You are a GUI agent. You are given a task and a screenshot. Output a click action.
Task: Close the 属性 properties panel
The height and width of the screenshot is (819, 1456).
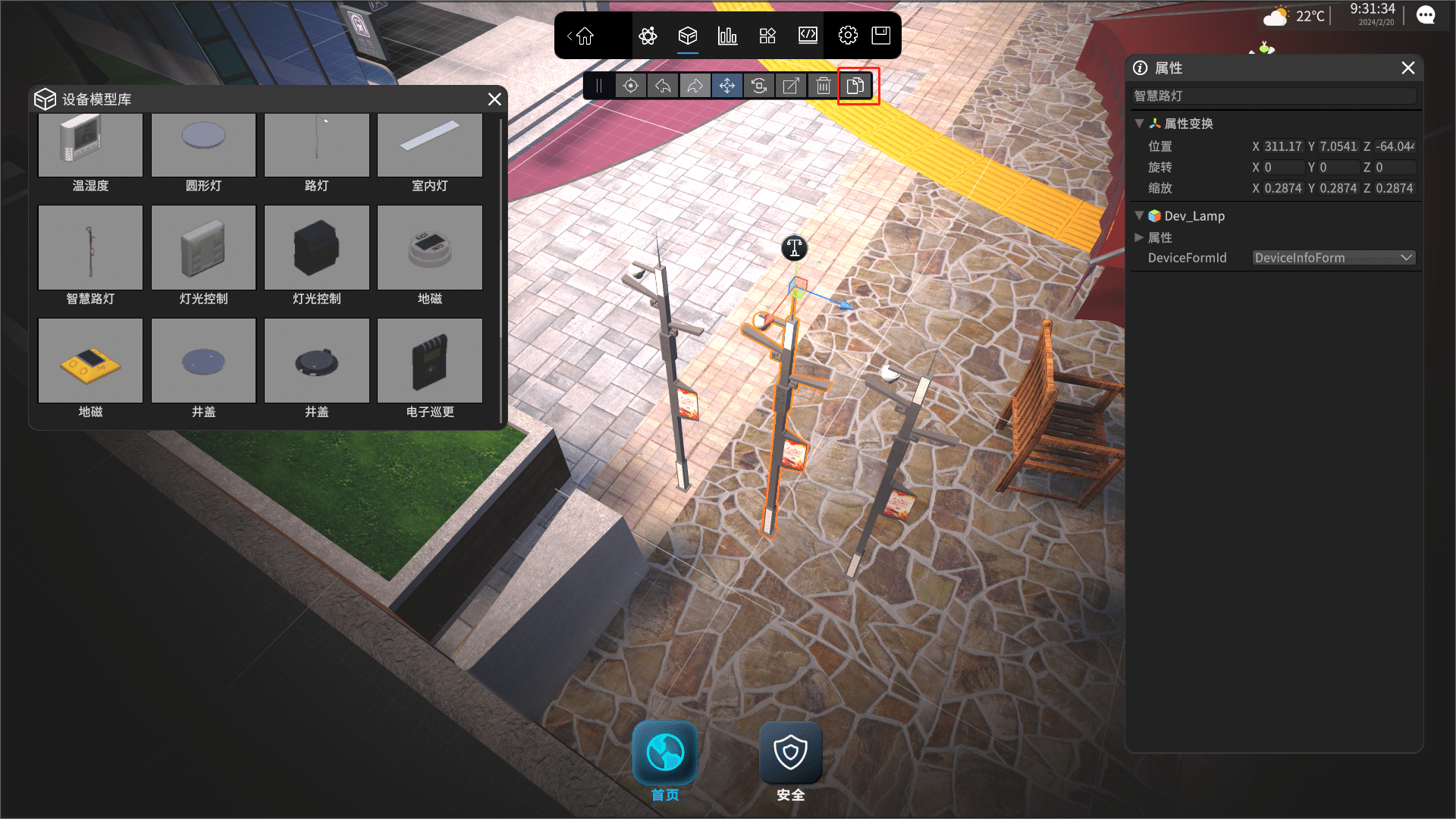(x=1408, y=68)
